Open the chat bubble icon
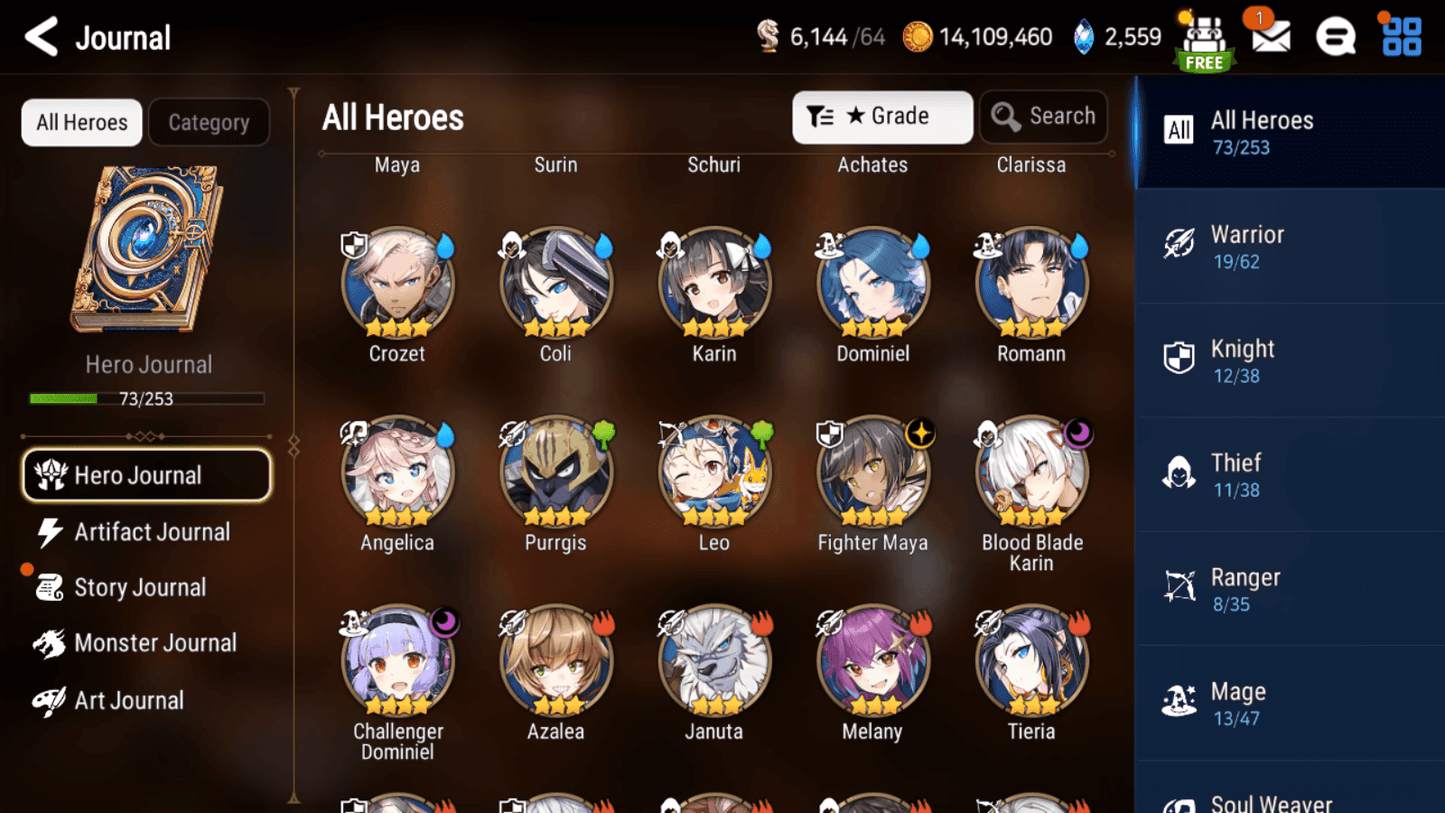Viewport: 1445px width, 813px height. click(x=1335, y=36)
